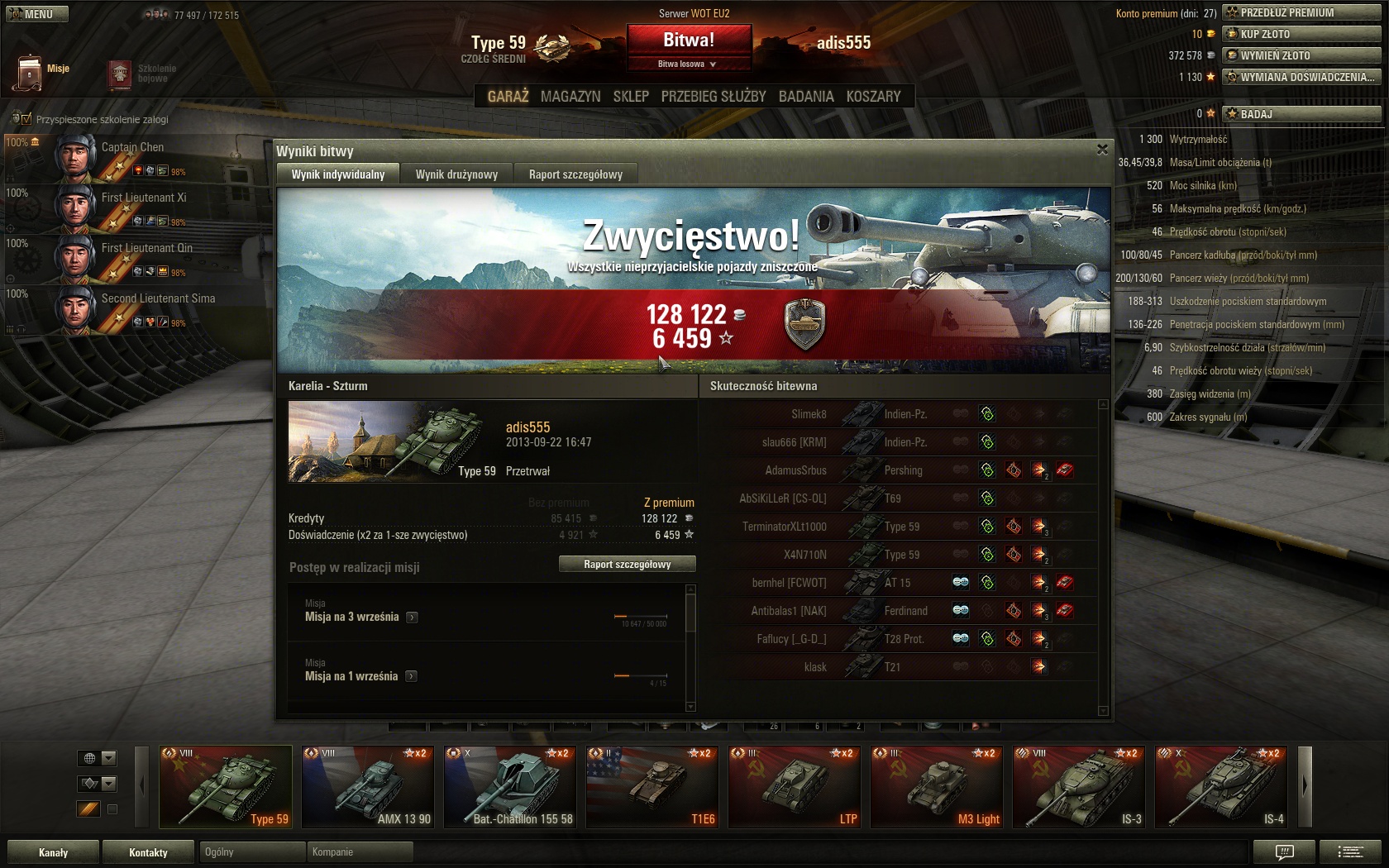Switch to the MAGAZYN tab
This screenshot has width=1389, height=868.
point(570,97)
